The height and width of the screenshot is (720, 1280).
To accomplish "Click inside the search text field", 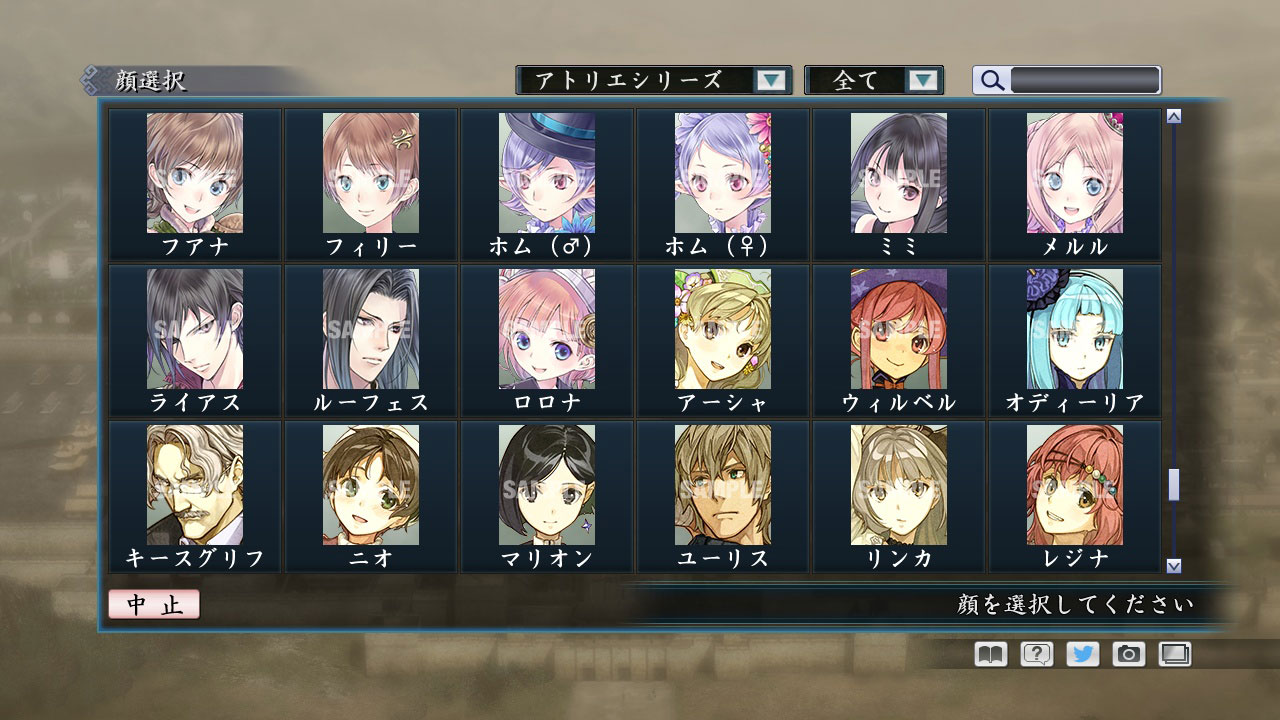I will point(1080,81).
